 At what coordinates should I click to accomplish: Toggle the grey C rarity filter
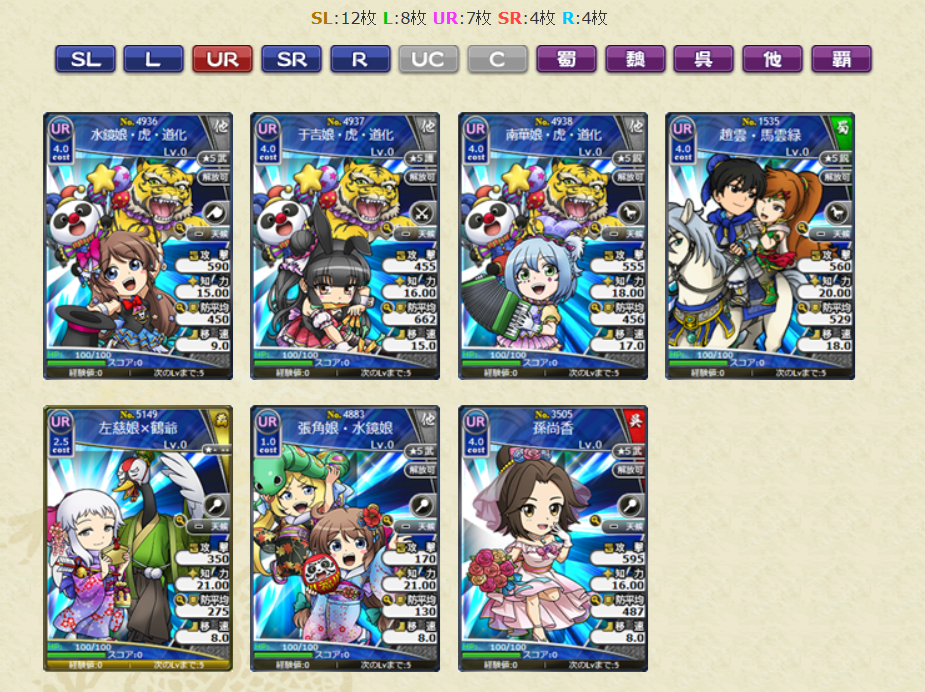click(x=497, y=59)
